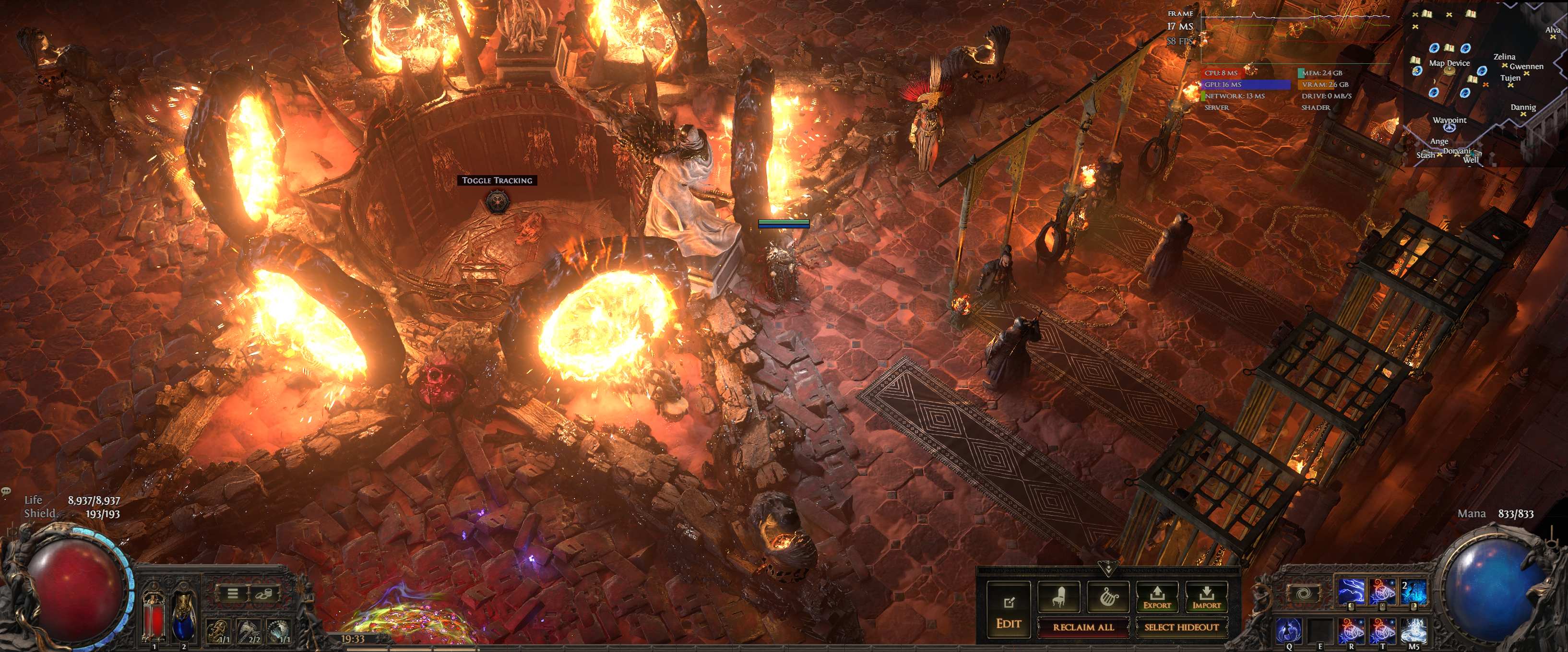
Task: Activate the white fountain skill on M5
Action: [1414, 631]
